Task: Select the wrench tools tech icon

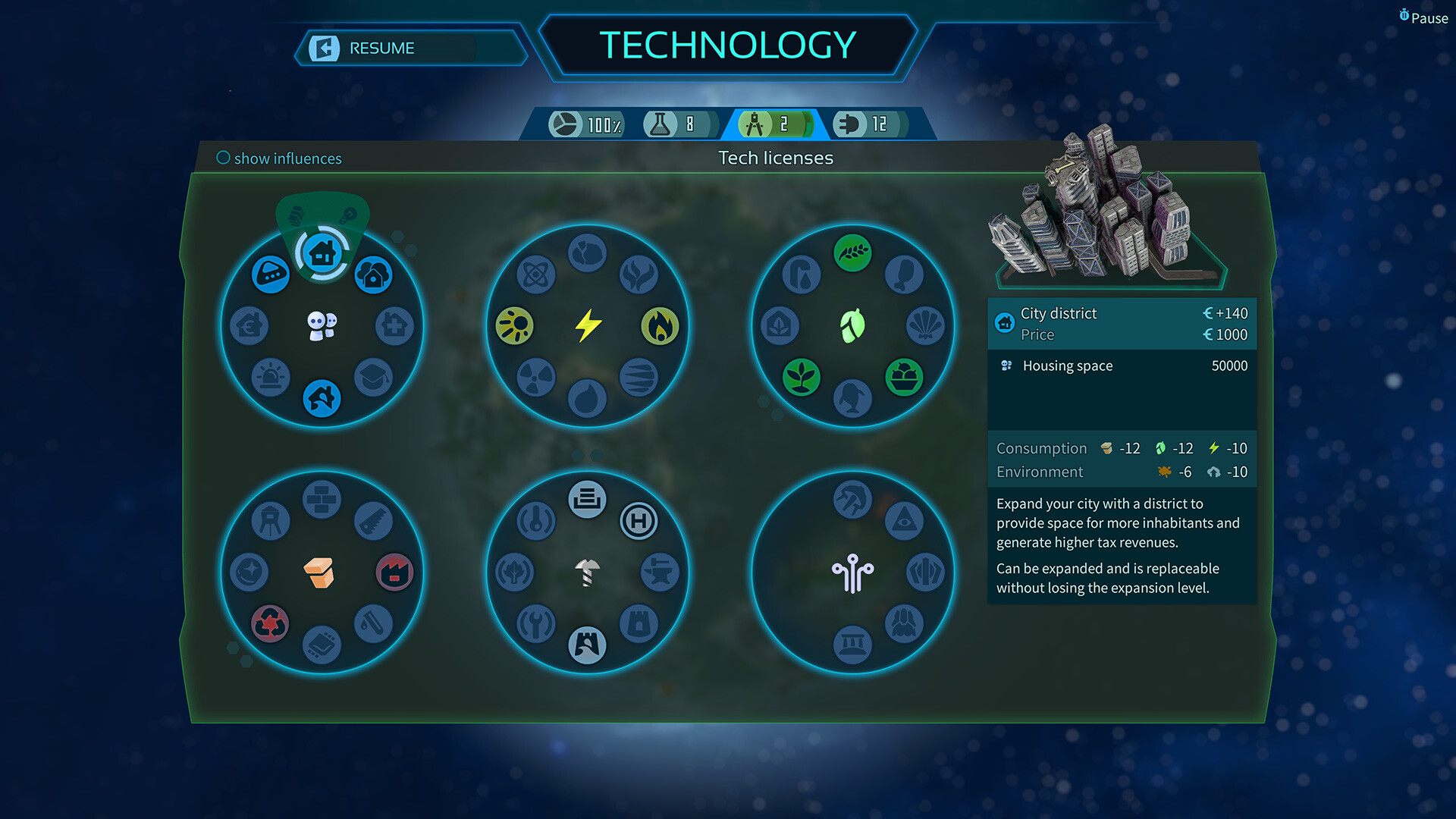Action: coord(535,623)
